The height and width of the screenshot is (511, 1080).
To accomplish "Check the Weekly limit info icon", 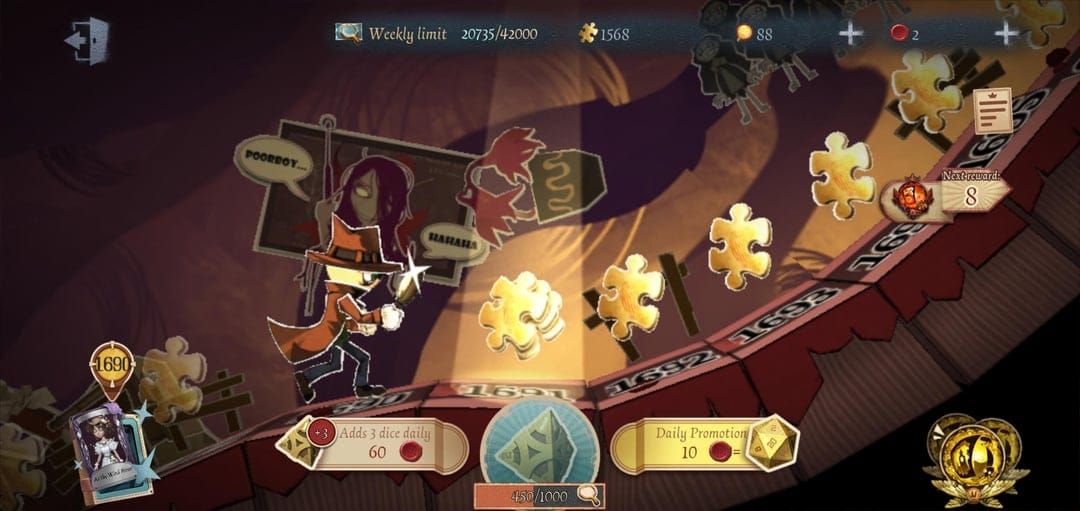I will [x=349, y=33].
